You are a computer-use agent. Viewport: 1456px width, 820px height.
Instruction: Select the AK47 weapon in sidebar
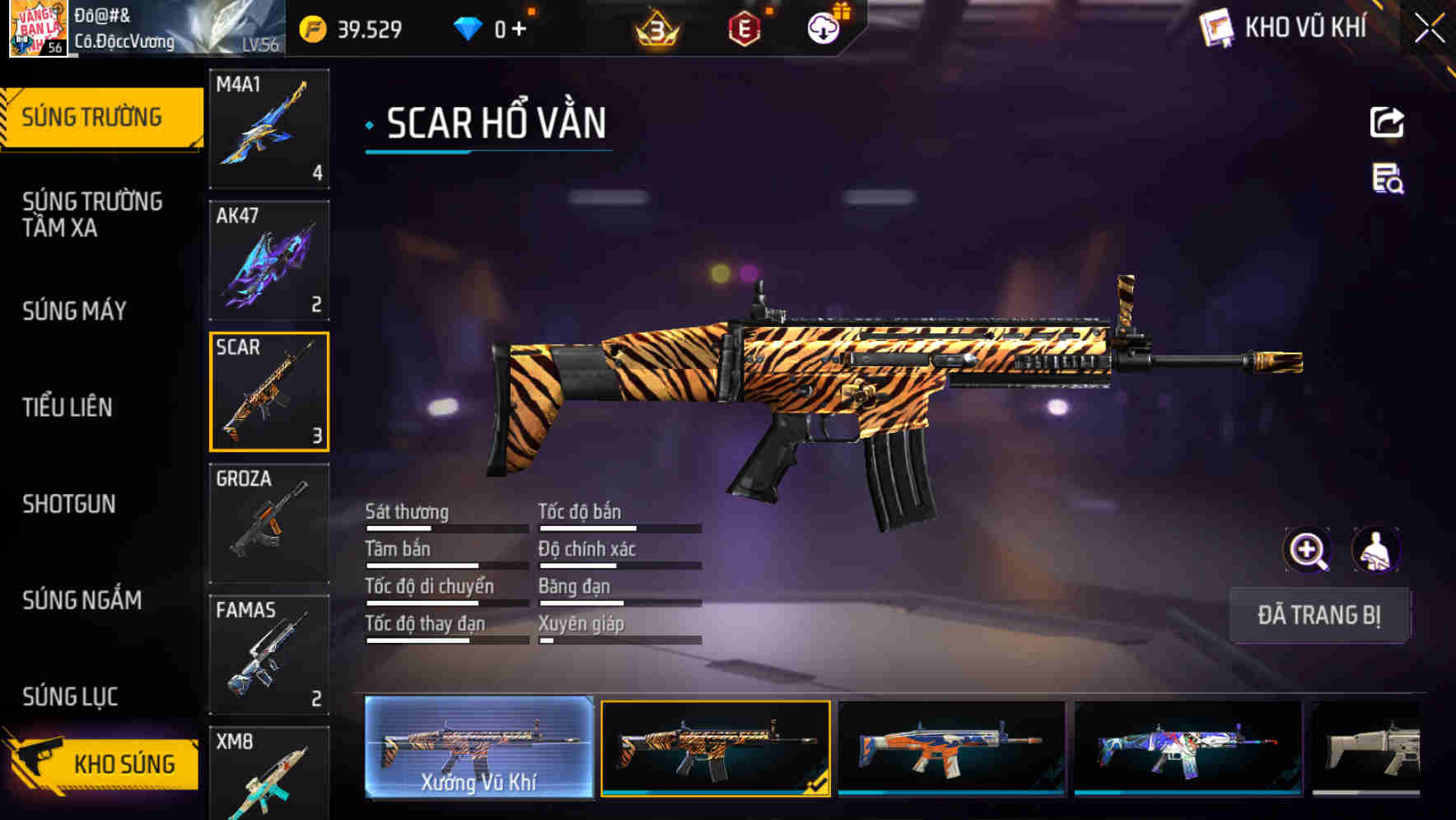pos(269,259)
